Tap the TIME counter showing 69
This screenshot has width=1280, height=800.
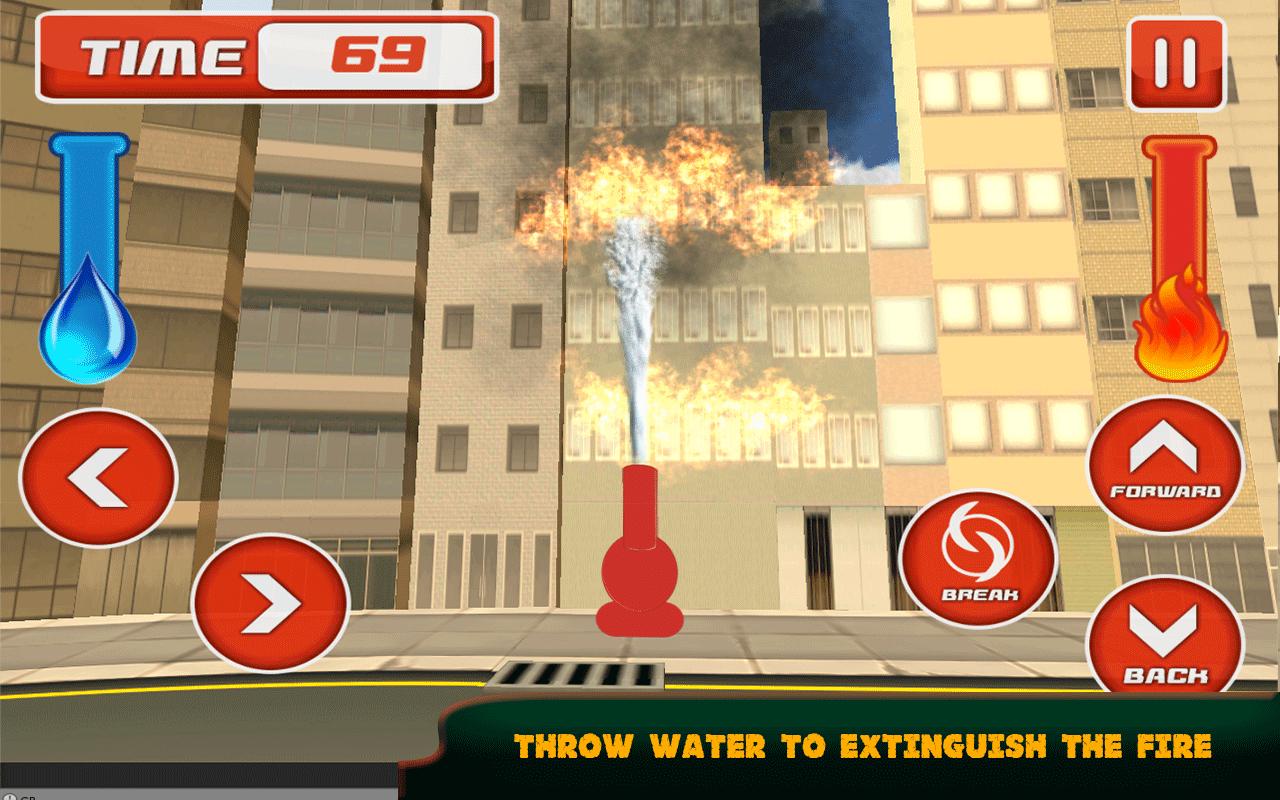385,57
